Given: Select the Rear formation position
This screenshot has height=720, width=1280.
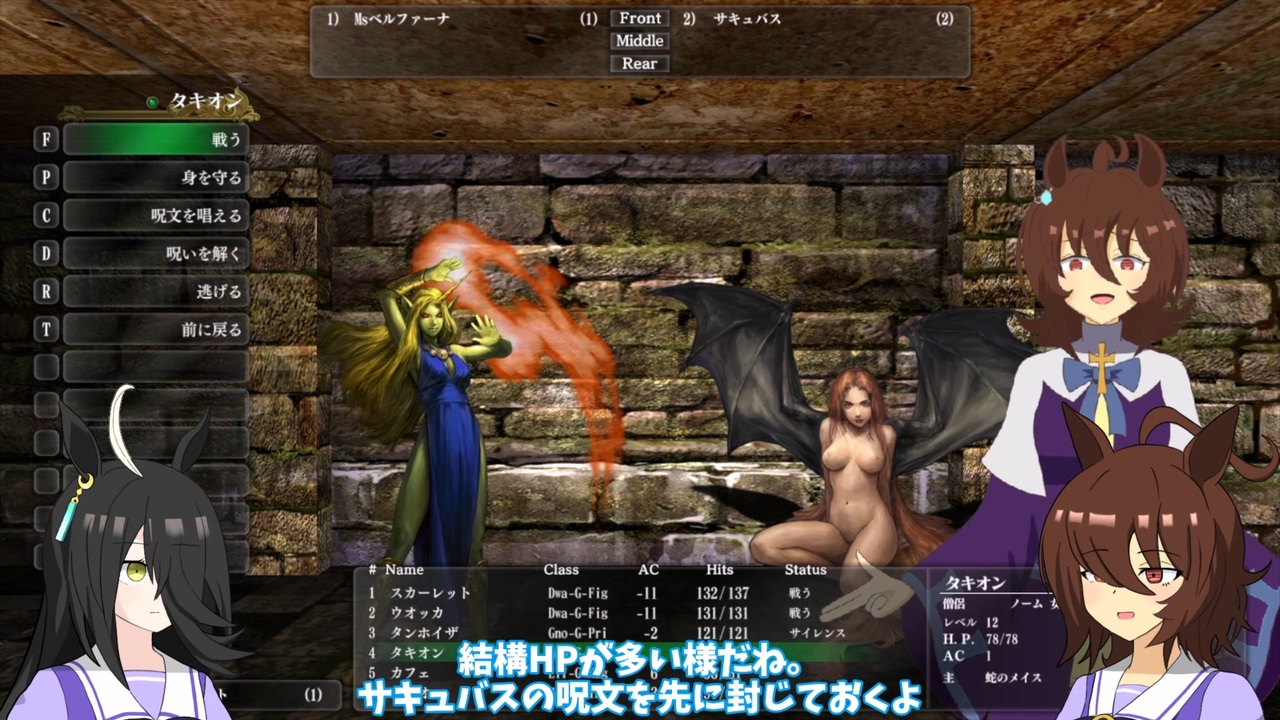Looking at the screenshot, I should (638, 63).
